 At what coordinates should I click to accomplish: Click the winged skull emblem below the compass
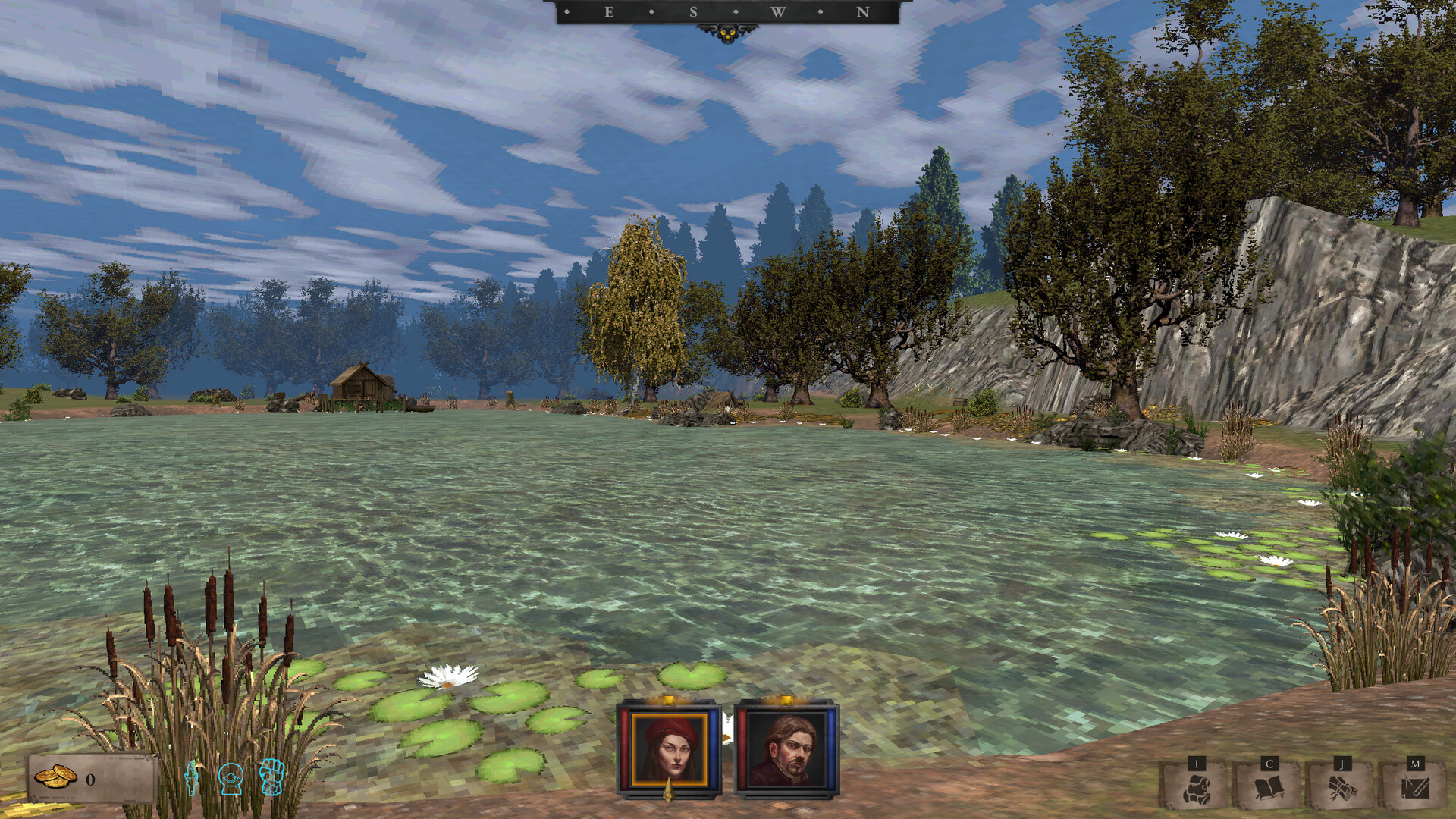coord(726,33)
